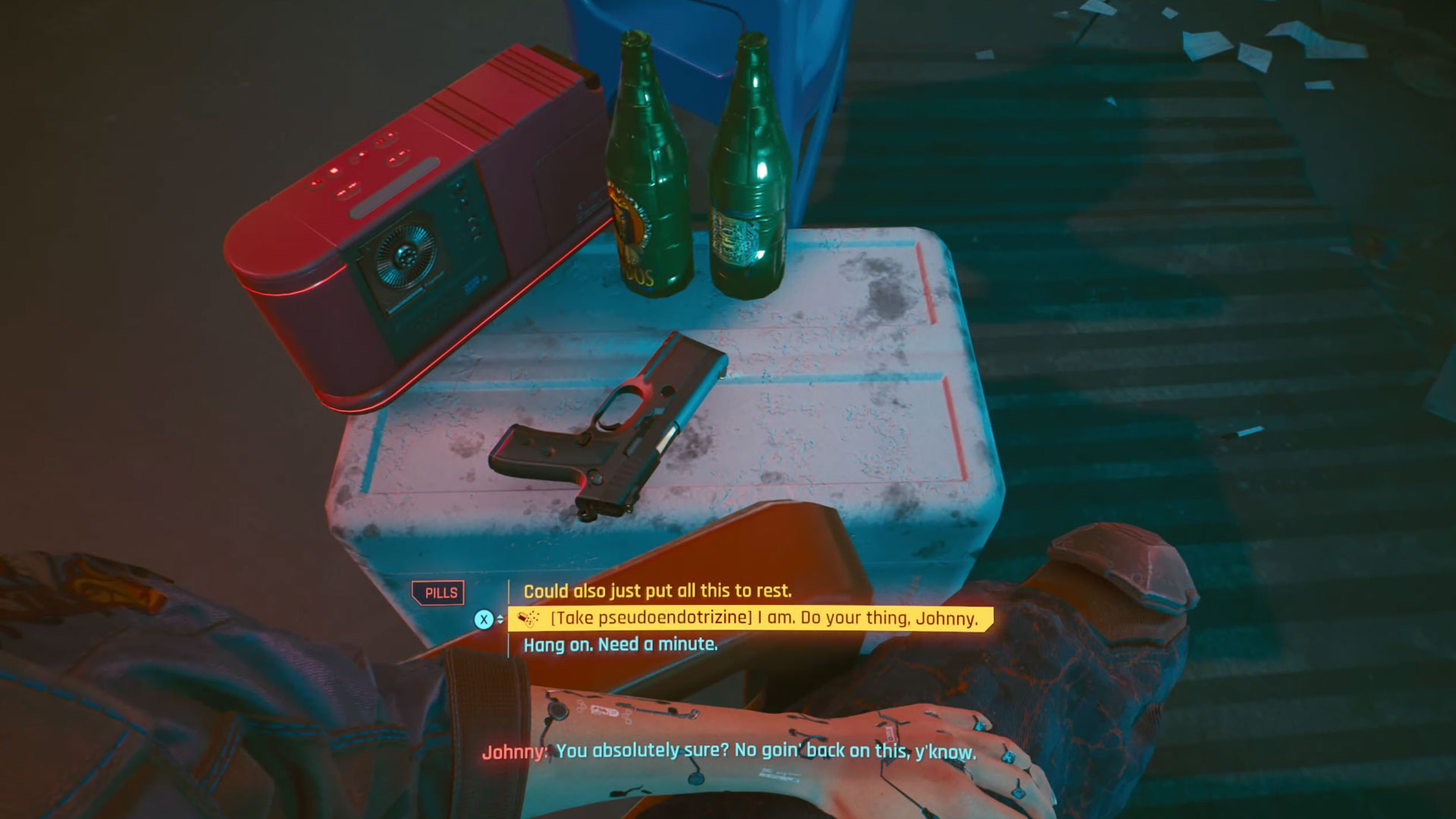Choose "Could also just put all this to rest"
Viewport: 1456px width, 819px height.
pos(657,591)
